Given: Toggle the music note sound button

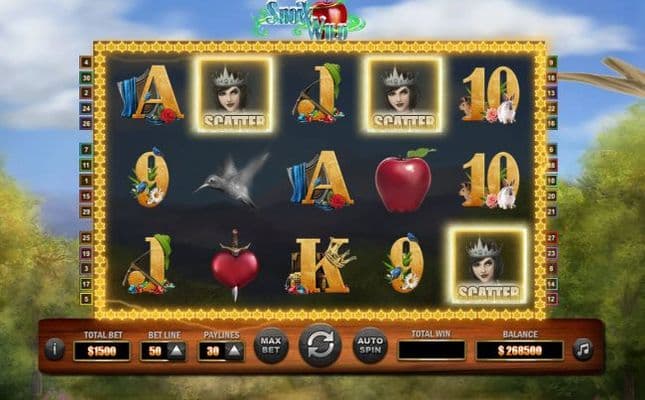Looking at the screenshot, I should tap(582, 349).
